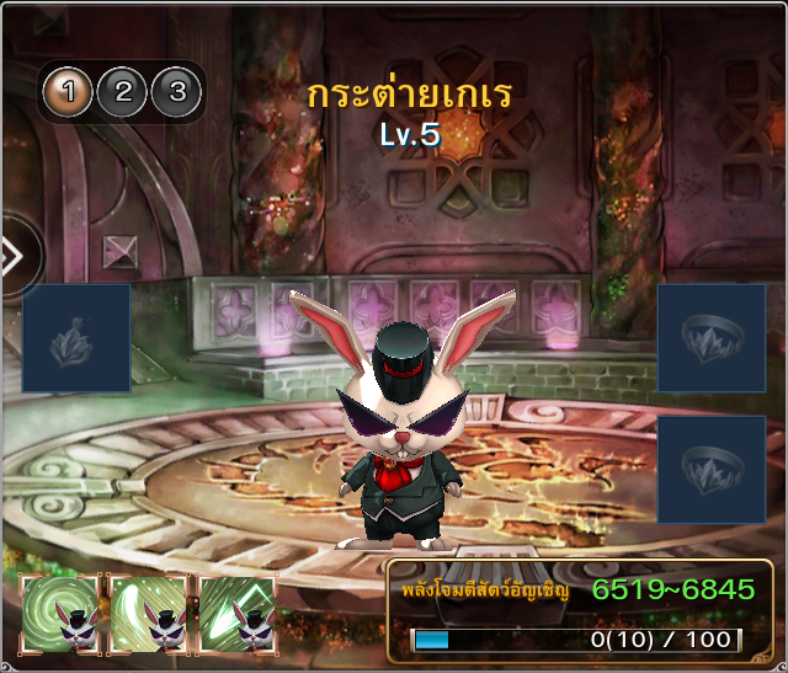Activate the green arrowhead strike rabbit skill

pyautogui.click(x=238, y=614)
